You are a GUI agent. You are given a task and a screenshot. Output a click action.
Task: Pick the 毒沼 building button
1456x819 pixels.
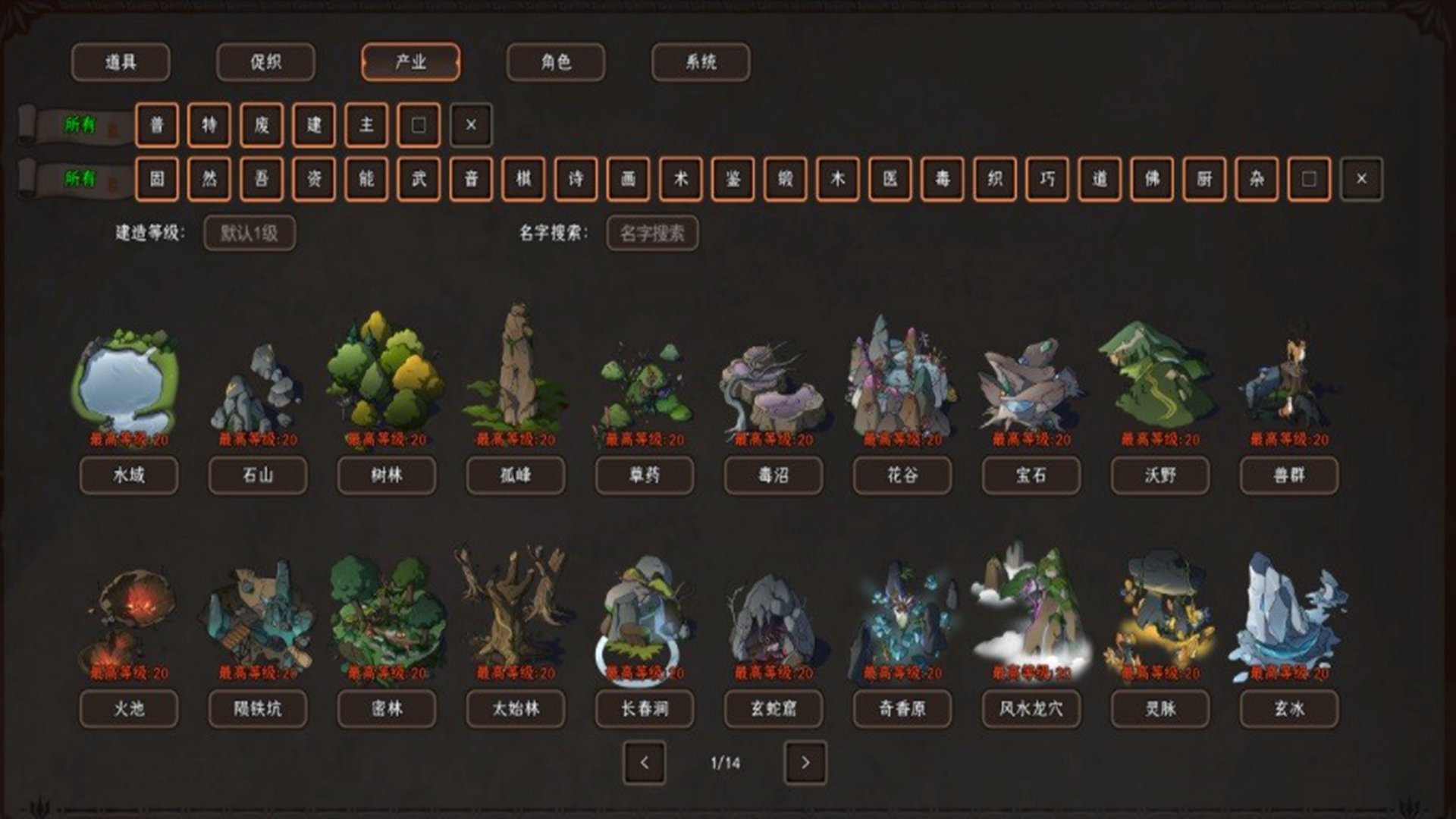pyautogui.click(x=773, y=475)
